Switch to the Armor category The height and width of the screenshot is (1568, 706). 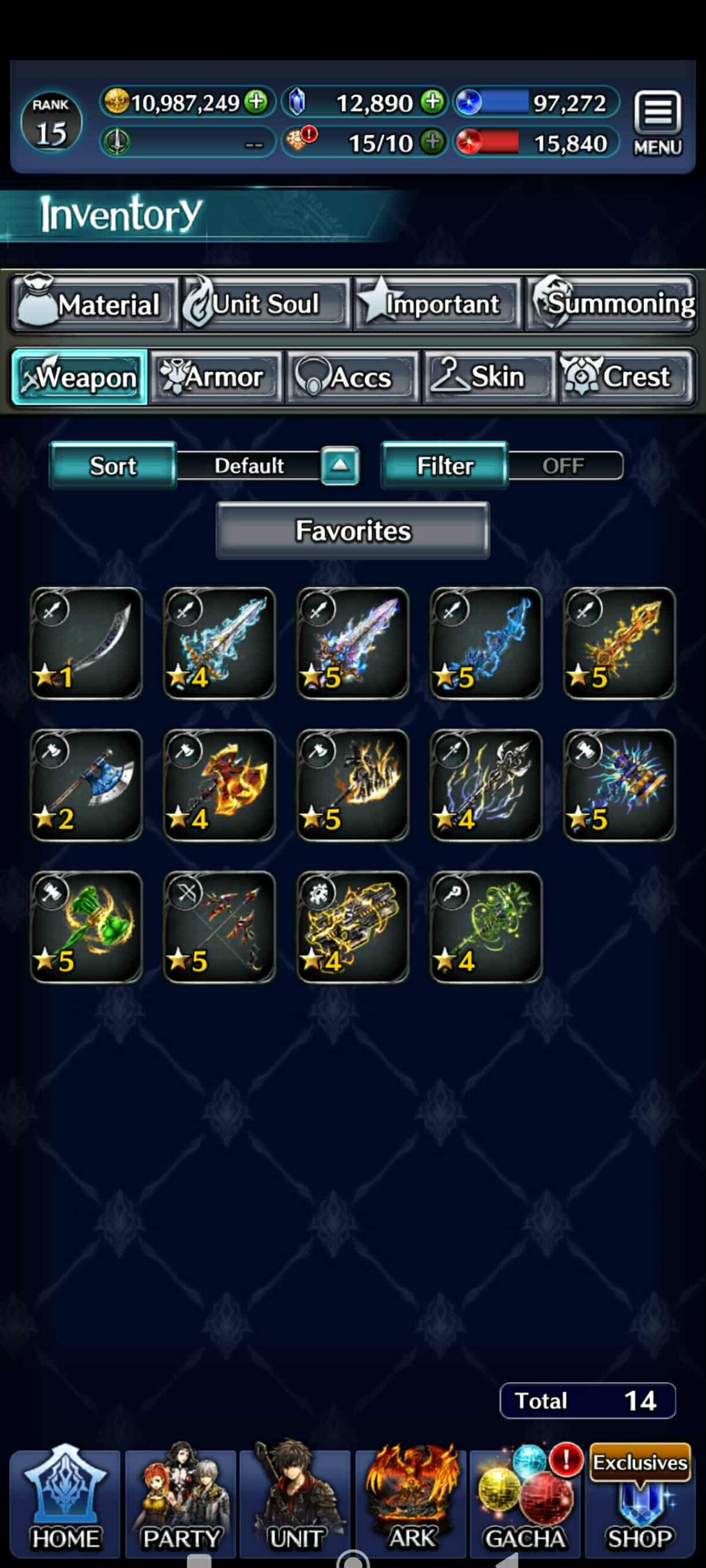coord(216,377)
